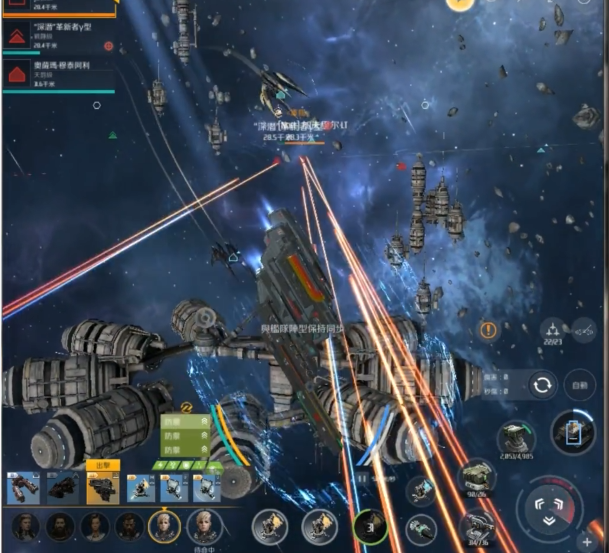
Task: Select the first drone slot in the row
Action: 22,487
